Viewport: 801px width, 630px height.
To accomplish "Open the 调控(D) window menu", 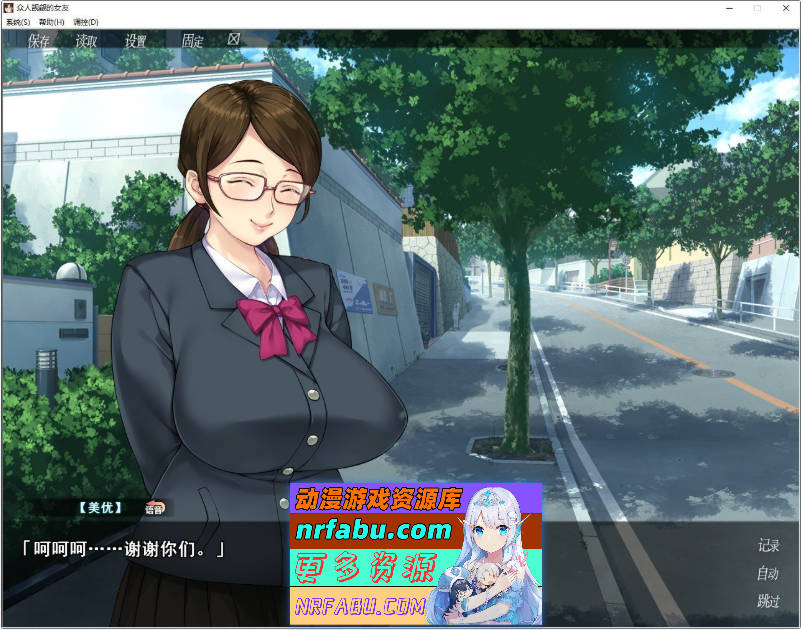I will [86, 21].
